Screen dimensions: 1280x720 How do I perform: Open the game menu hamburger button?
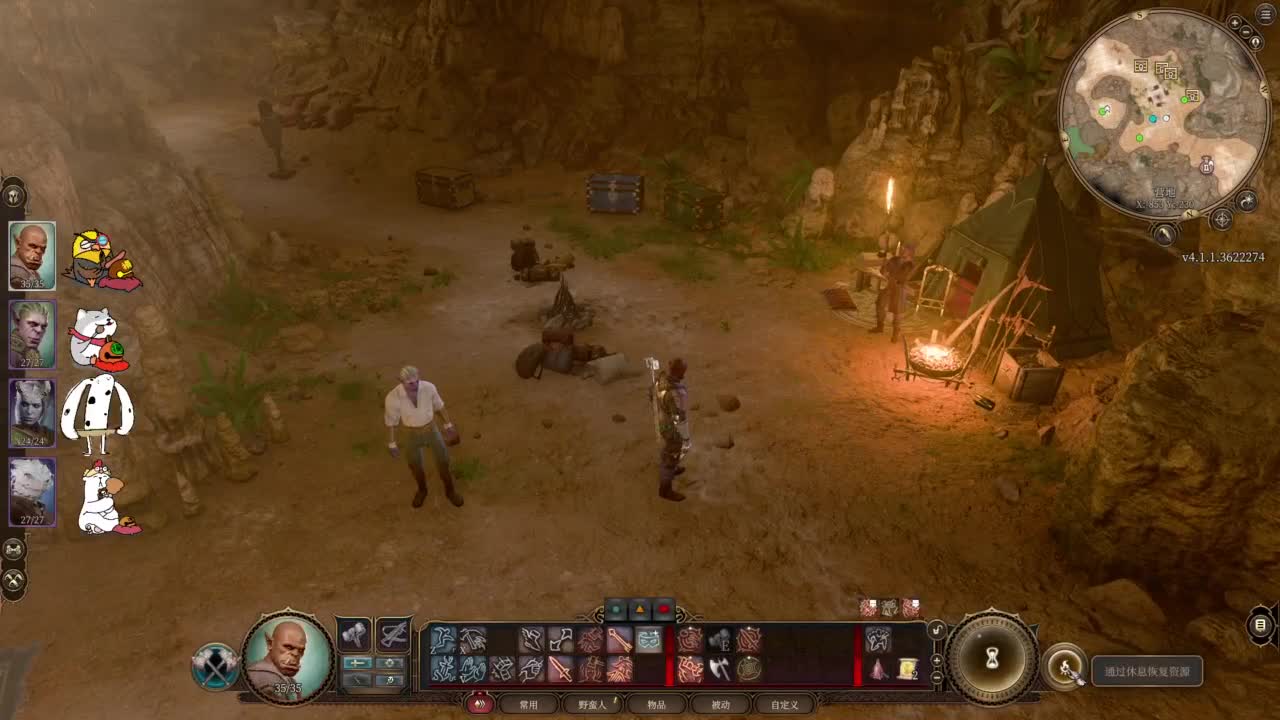(x=1265, y=14)
